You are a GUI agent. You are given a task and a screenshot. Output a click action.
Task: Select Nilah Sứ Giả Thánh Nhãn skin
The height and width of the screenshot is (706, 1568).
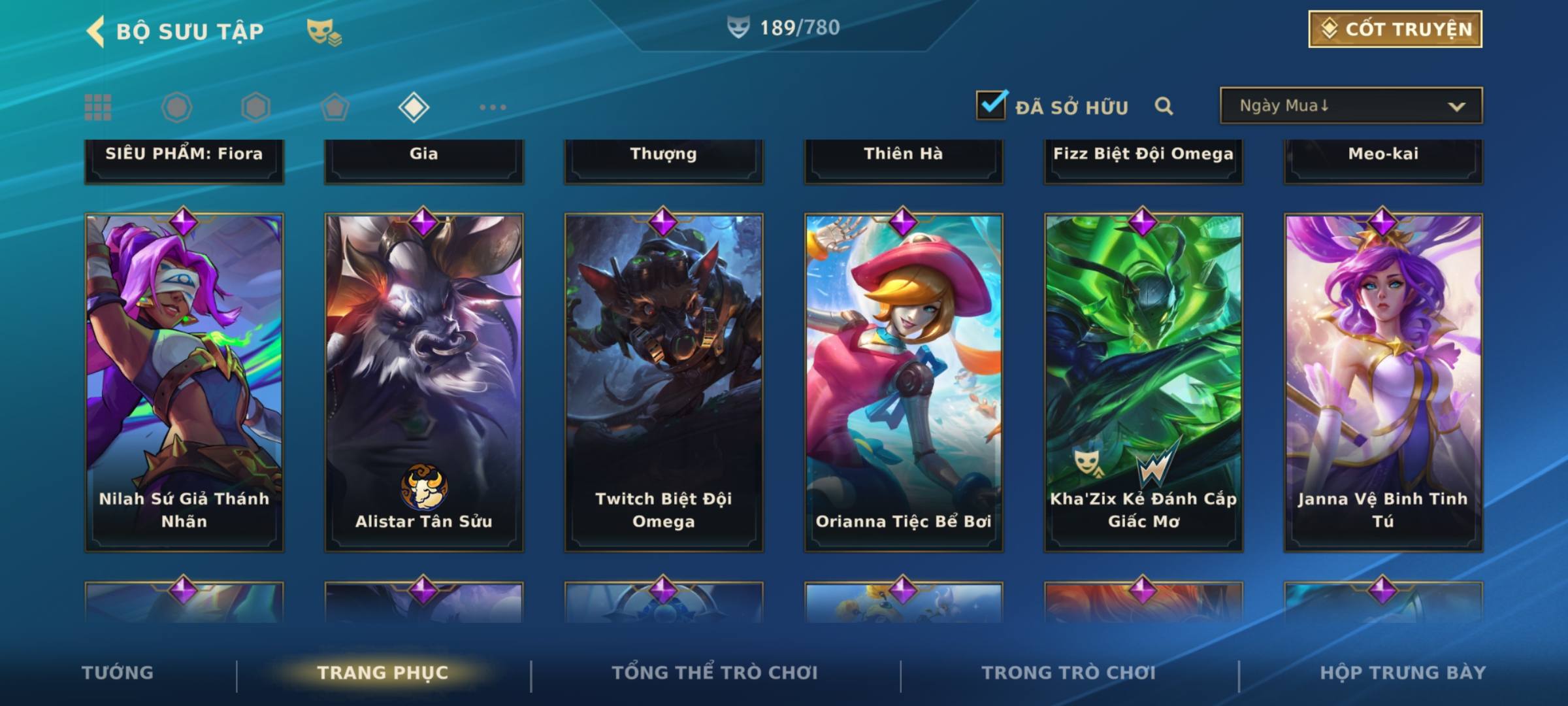tap(184, 382)
